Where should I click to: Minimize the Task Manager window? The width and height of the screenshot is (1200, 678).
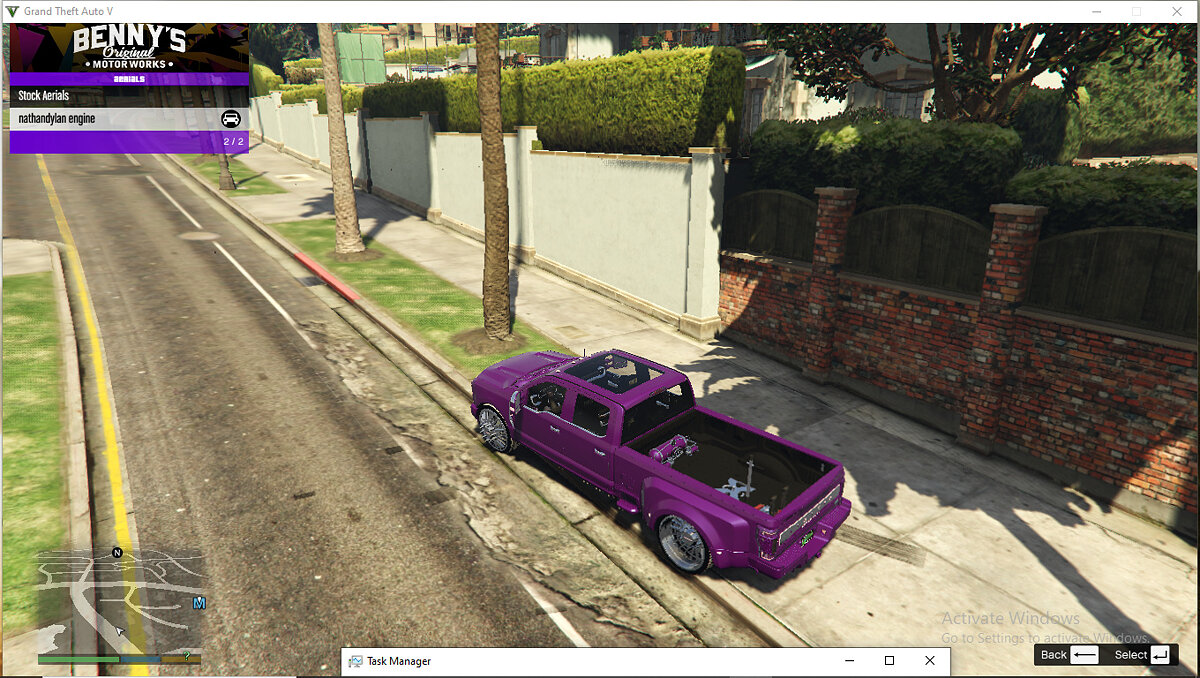tap(849, 661)
